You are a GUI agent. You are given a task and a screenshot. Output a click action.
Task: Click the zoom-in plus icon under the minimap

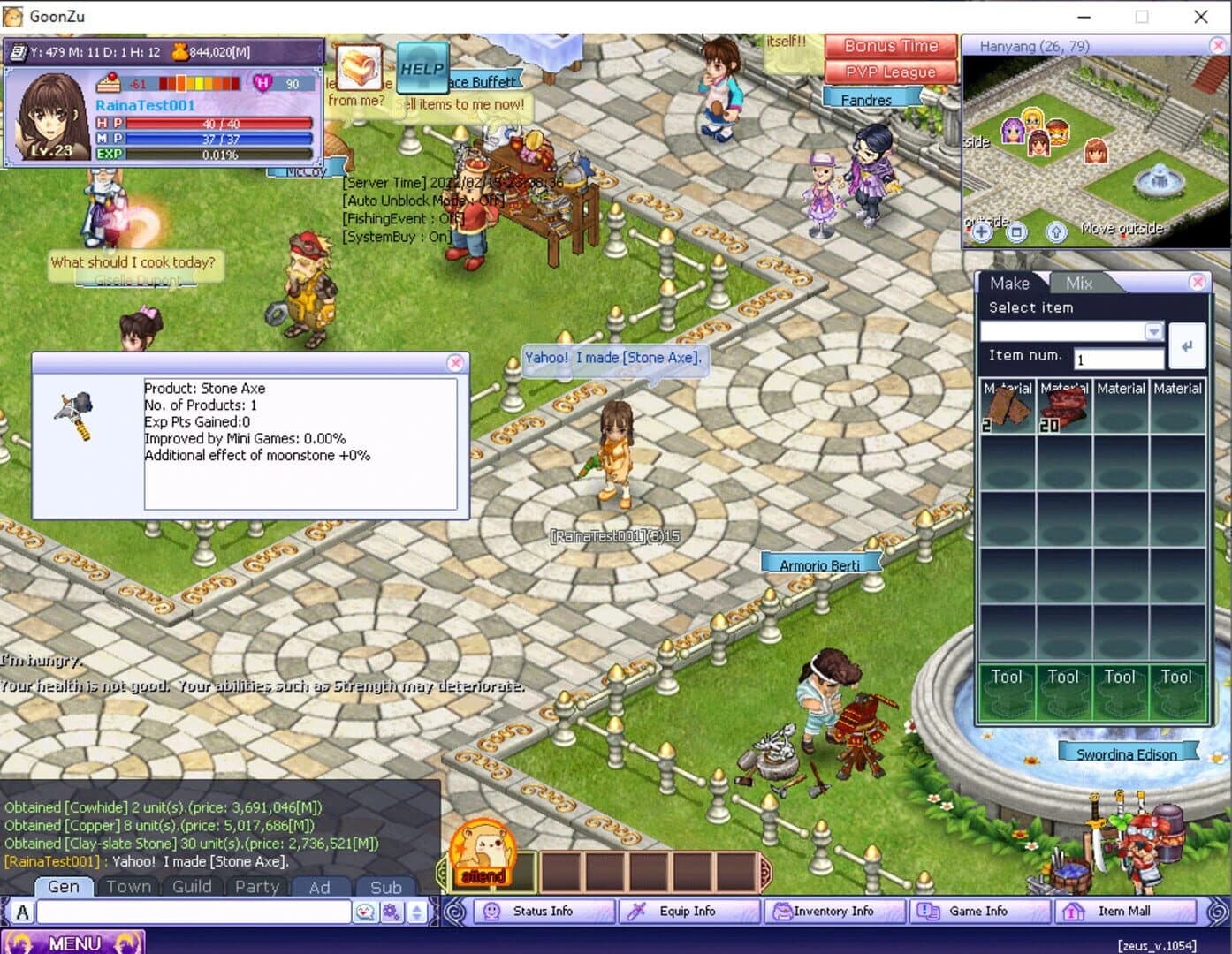click(x=981, y=231)
